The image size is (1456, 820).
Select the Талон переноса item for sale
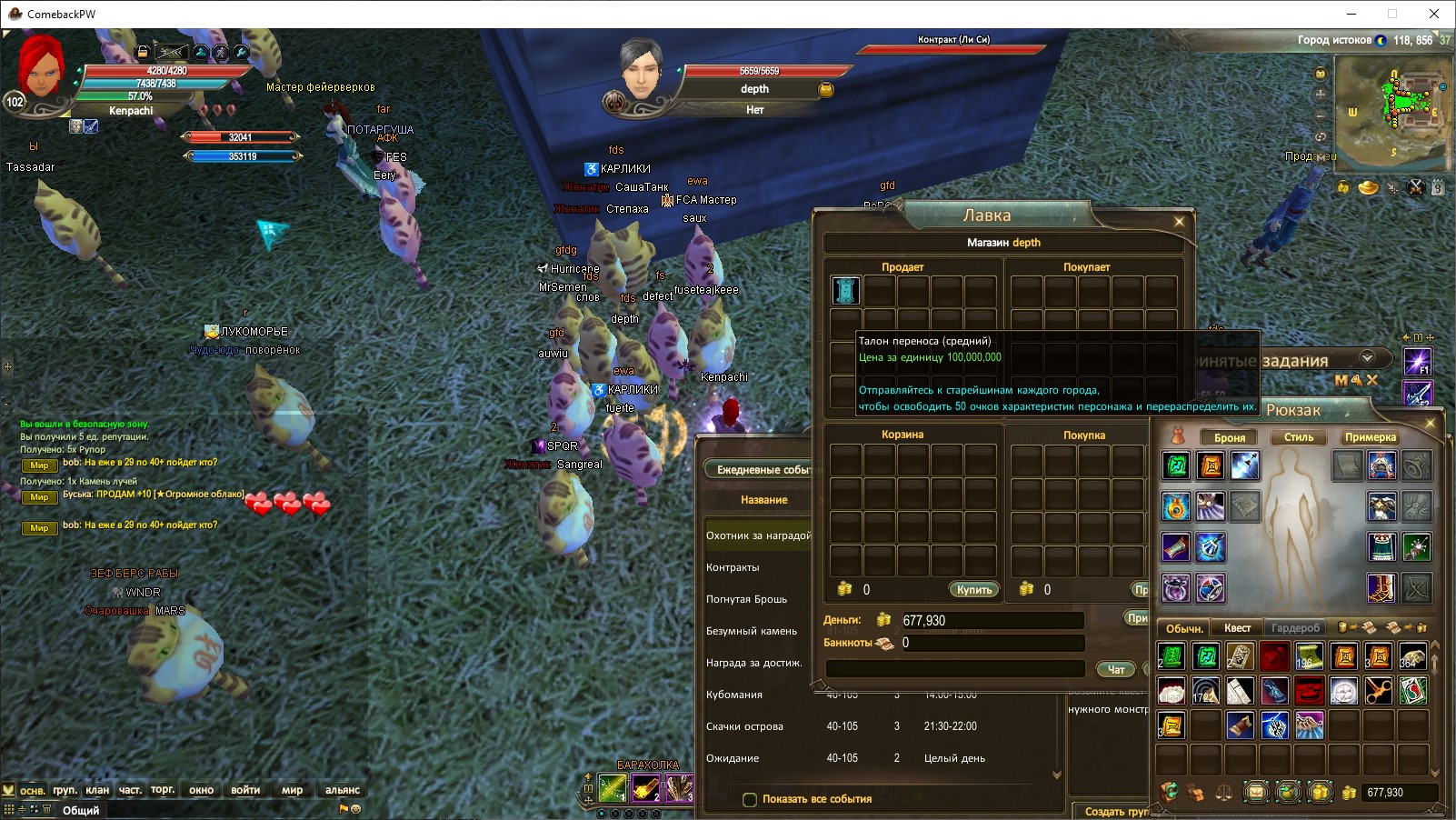(x=845, y=291)
